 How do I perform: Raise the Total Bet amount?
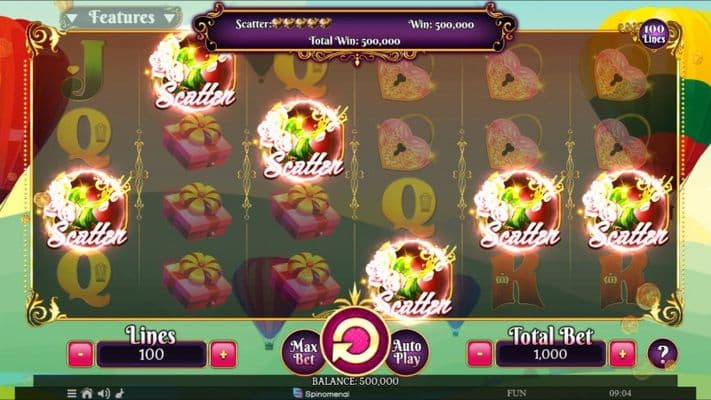pyautogui.click(x=622, y=354)
